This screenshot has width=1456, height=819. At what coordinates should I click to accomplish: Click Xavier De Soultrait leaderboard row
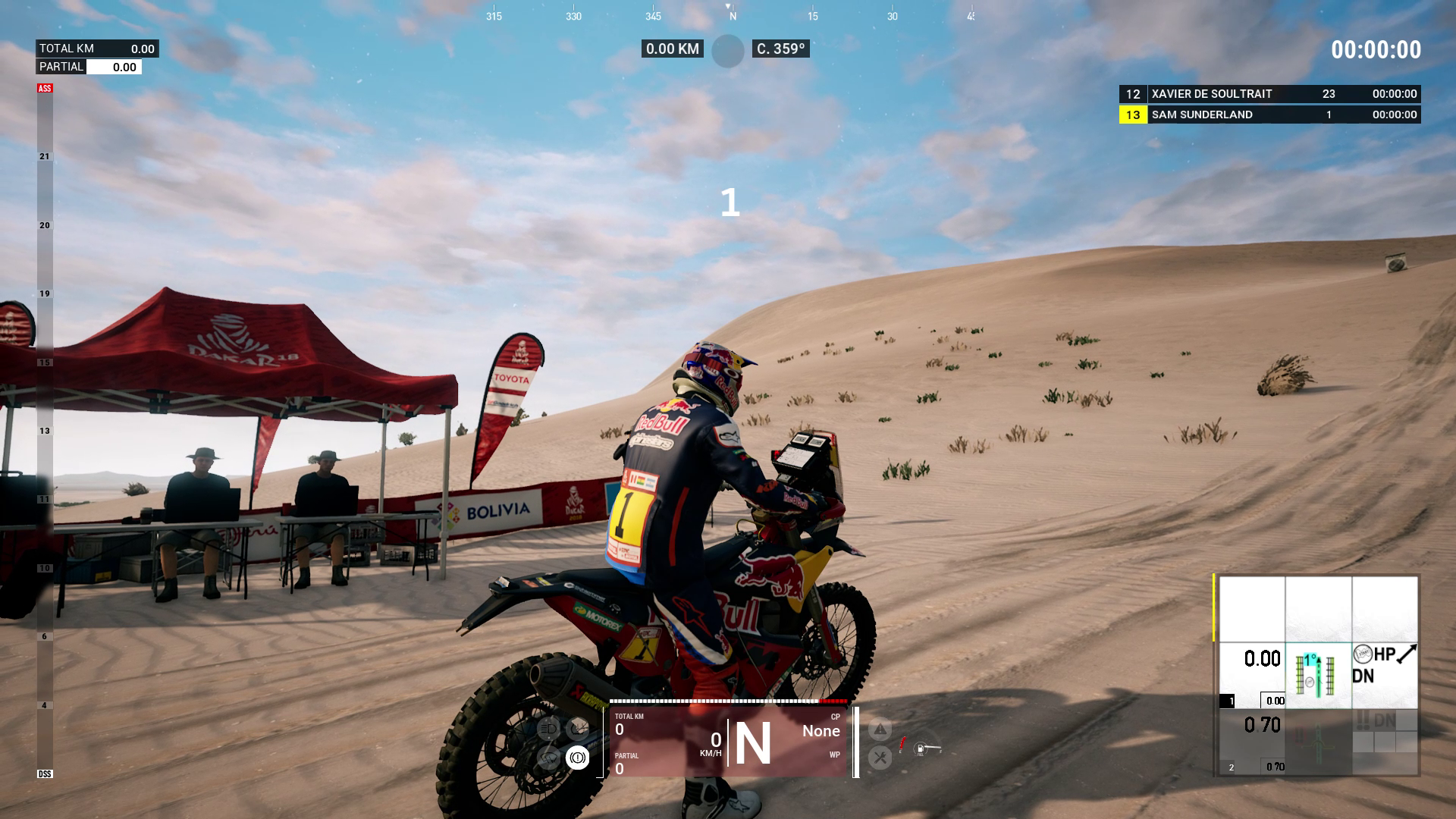1269,94
